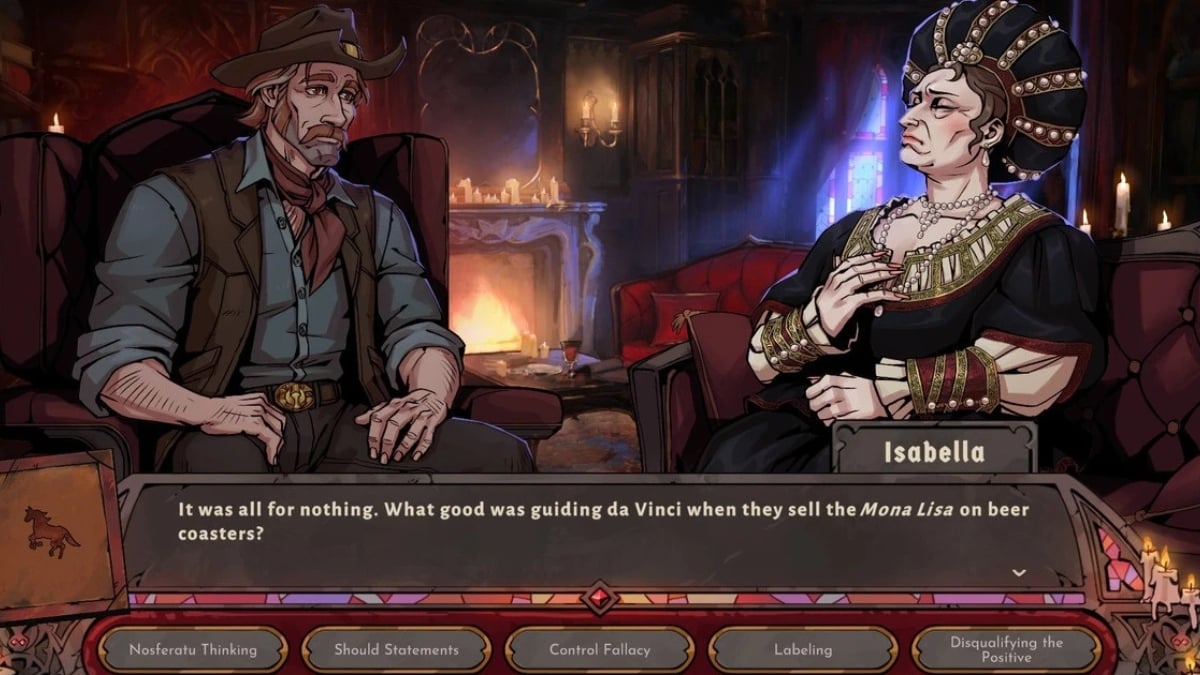The image size is (1200, 675).
Task: Select Disqualifying the Positive
Action: [x=1006, y=650]
